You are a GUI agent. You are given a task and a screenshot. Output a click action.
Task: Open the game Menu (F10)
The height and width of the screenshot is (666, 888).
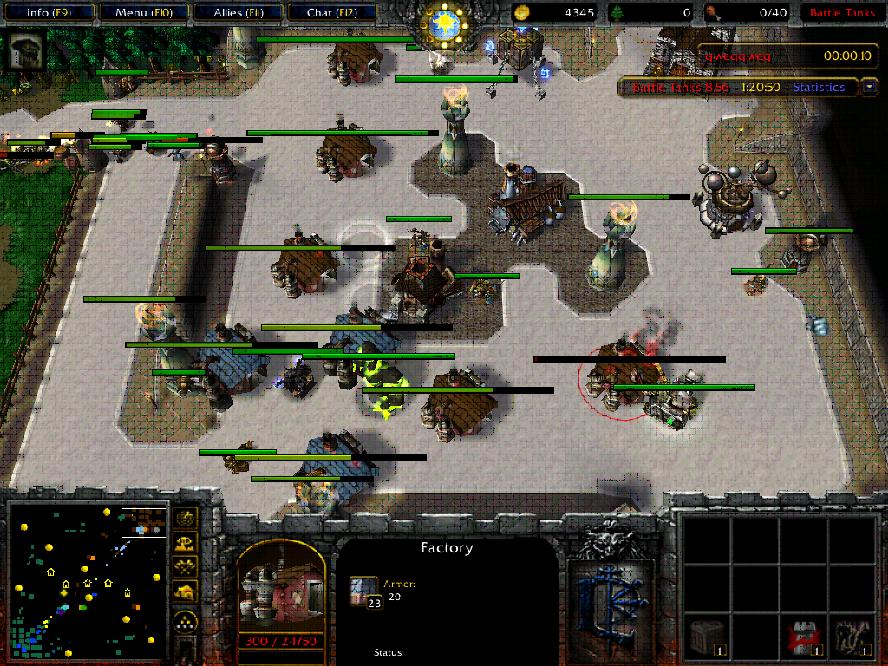(142, 13)
